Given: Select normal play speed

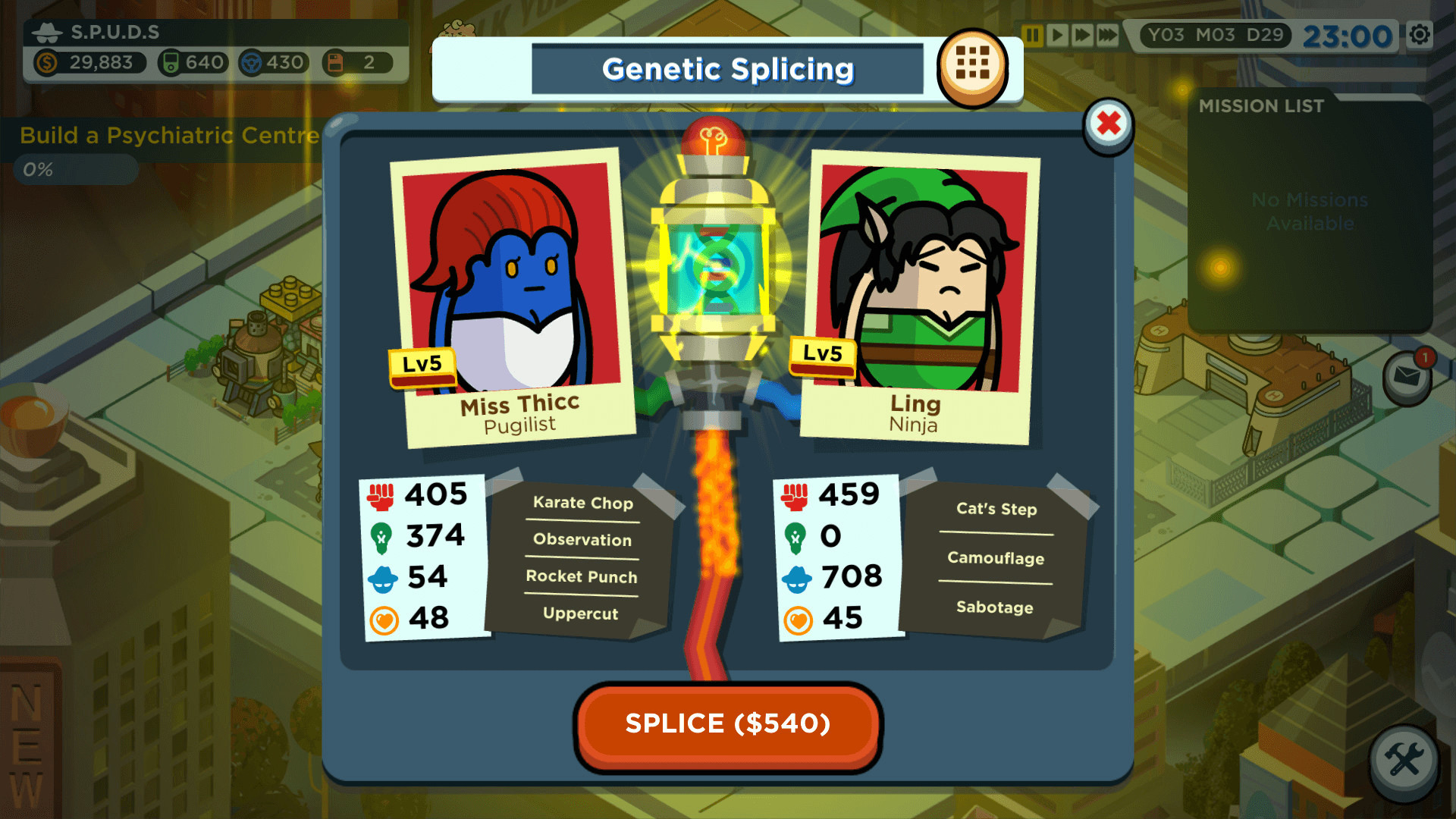Looking at the screenshot, I should pyautogui.click(x=1056, y=34).
